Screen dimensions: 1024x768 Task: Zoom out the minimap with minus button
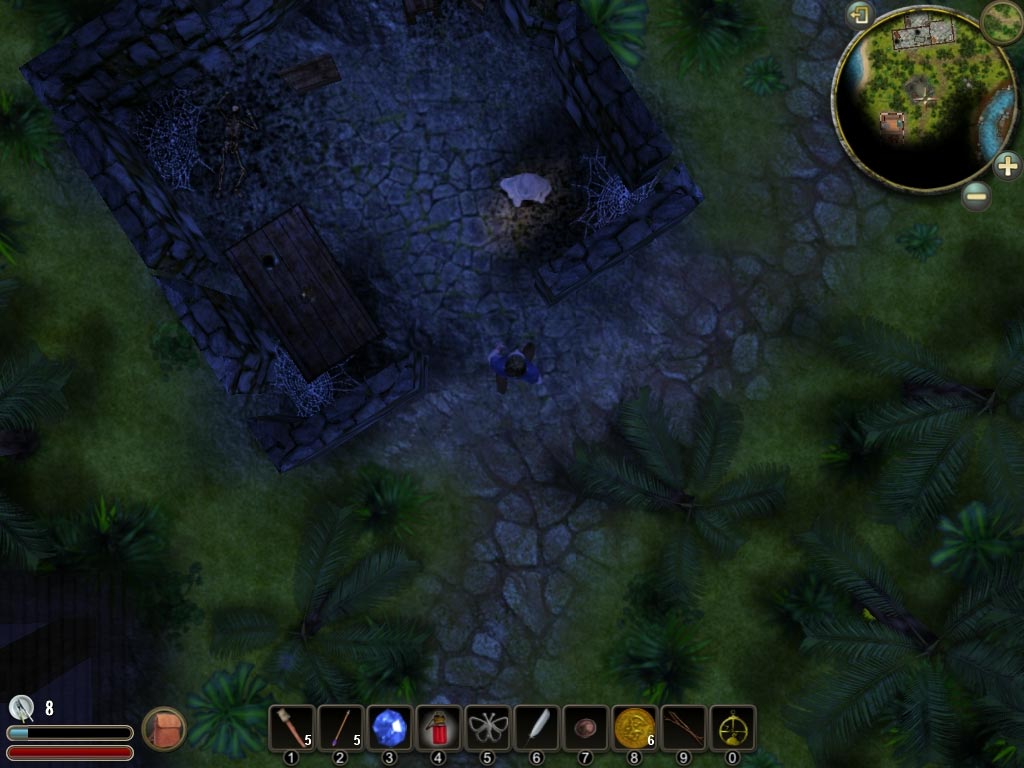(977, 196)
